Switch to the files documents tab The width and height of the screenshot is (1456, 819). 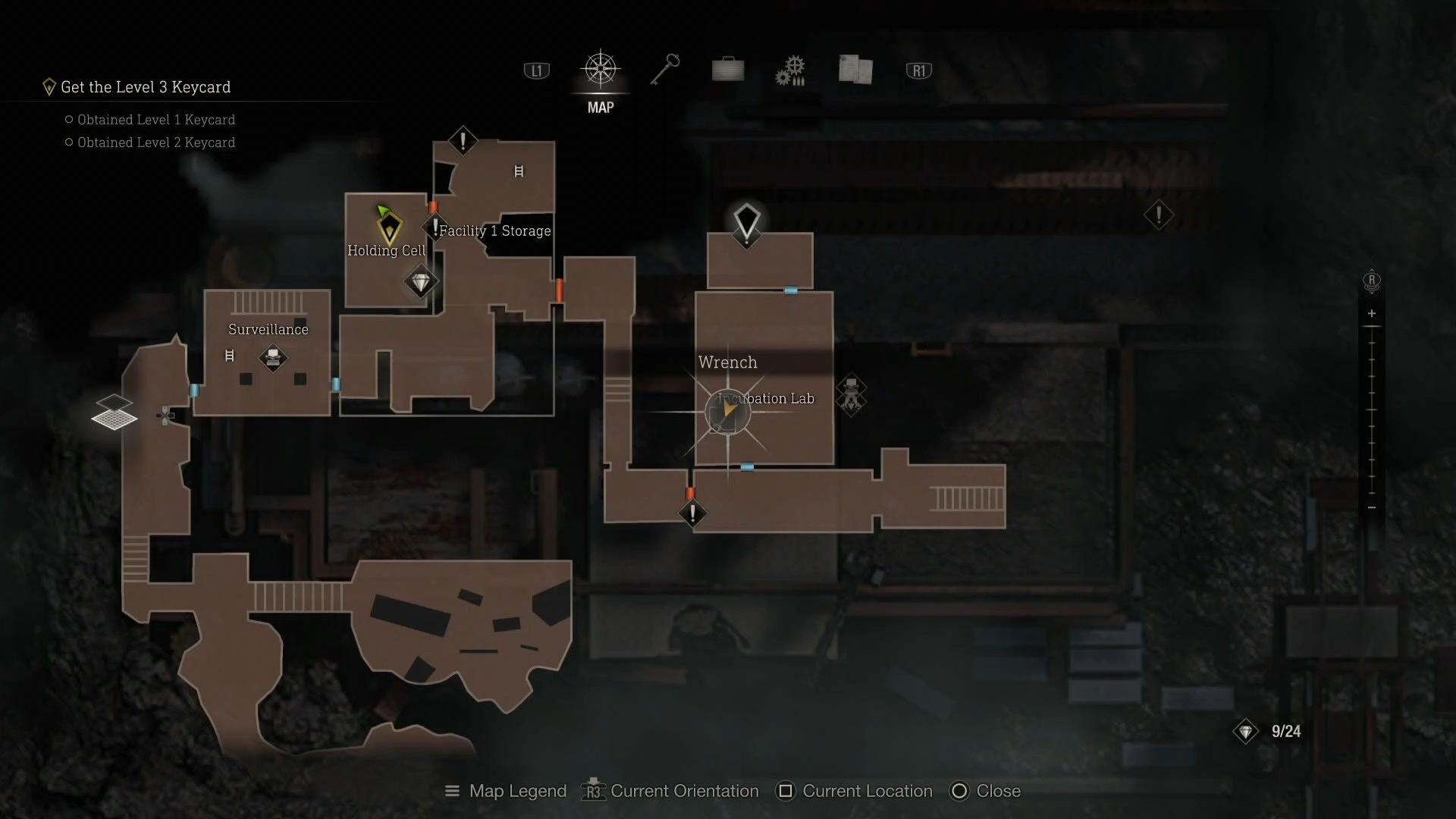855,70
